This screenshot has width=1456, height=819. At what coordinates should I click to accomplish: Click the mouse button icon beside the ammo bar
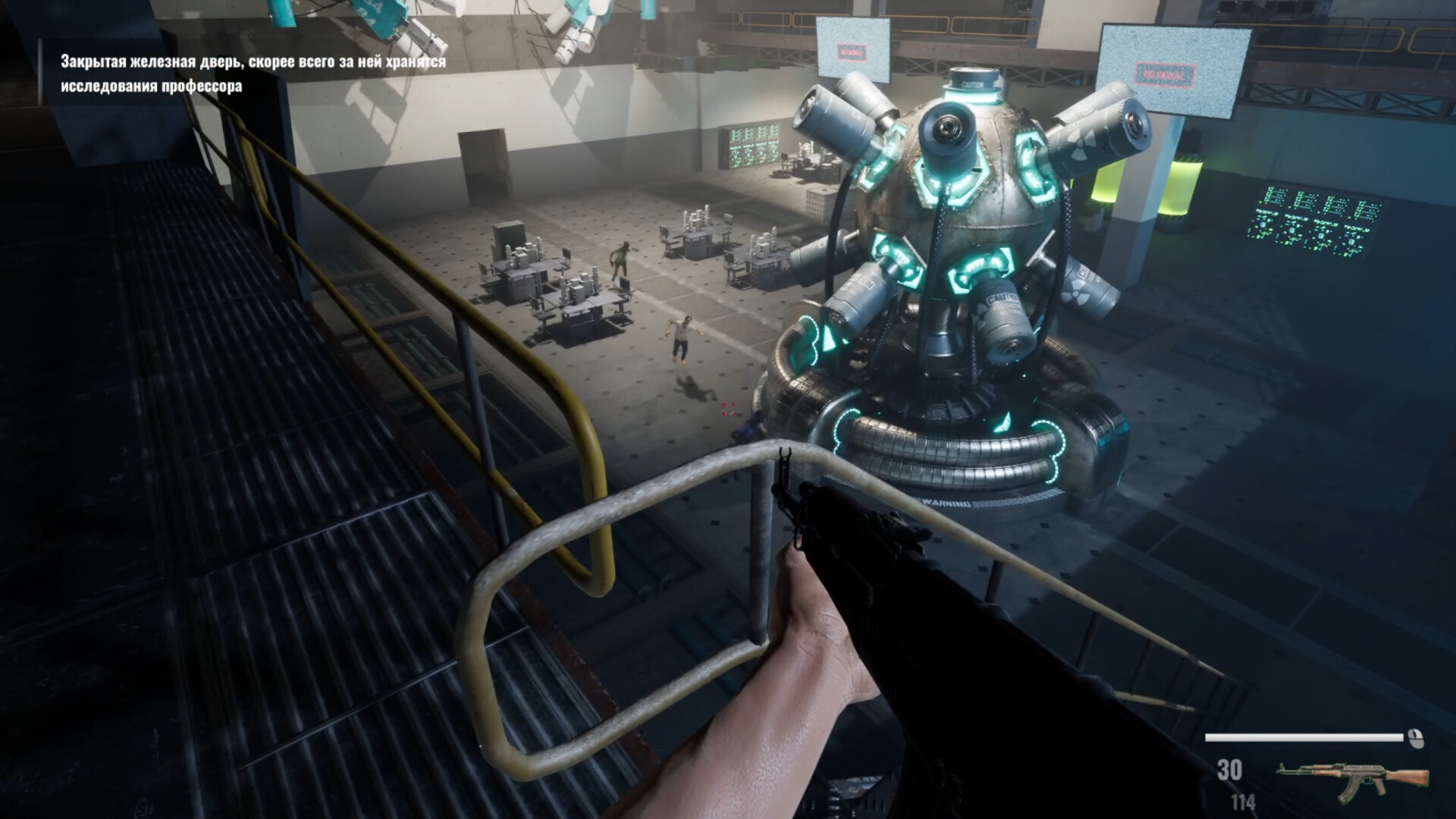(1416, 739)
